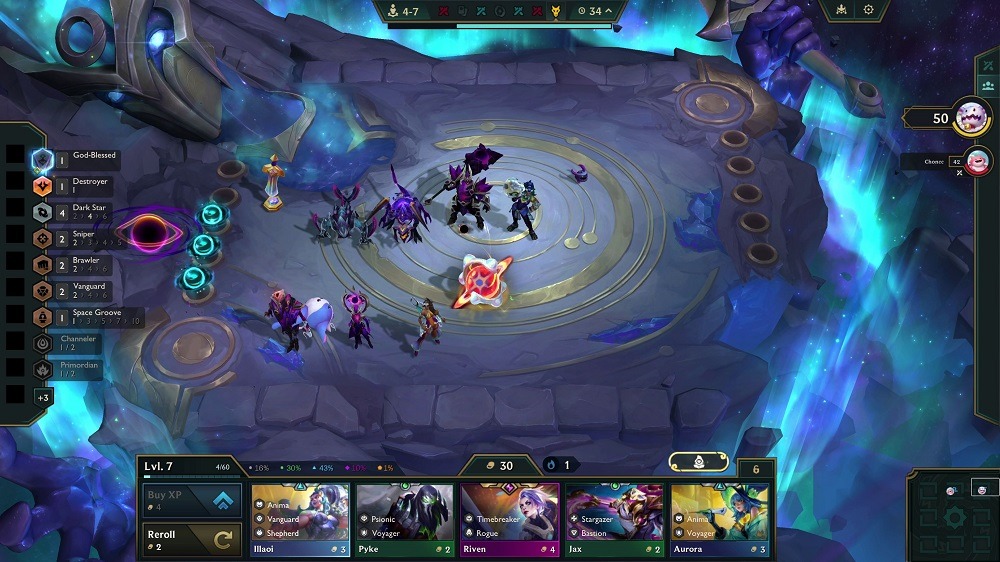Toggle the shop lock button

click(x=698, y=463)
